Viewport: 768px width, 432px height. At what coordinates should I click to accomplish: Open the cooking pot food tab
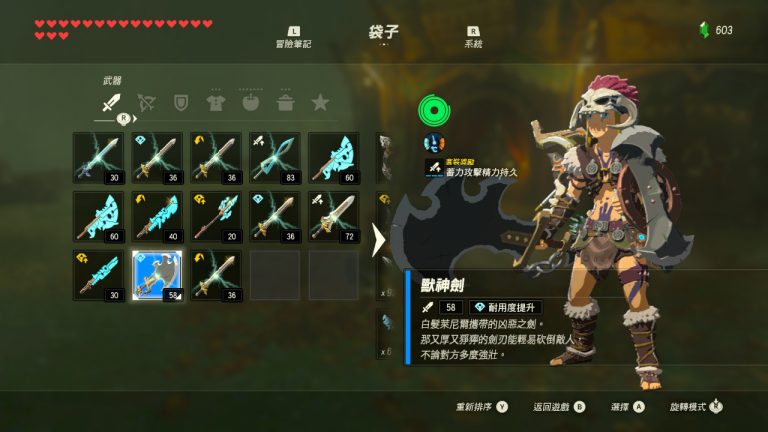(x=286, y=101)
